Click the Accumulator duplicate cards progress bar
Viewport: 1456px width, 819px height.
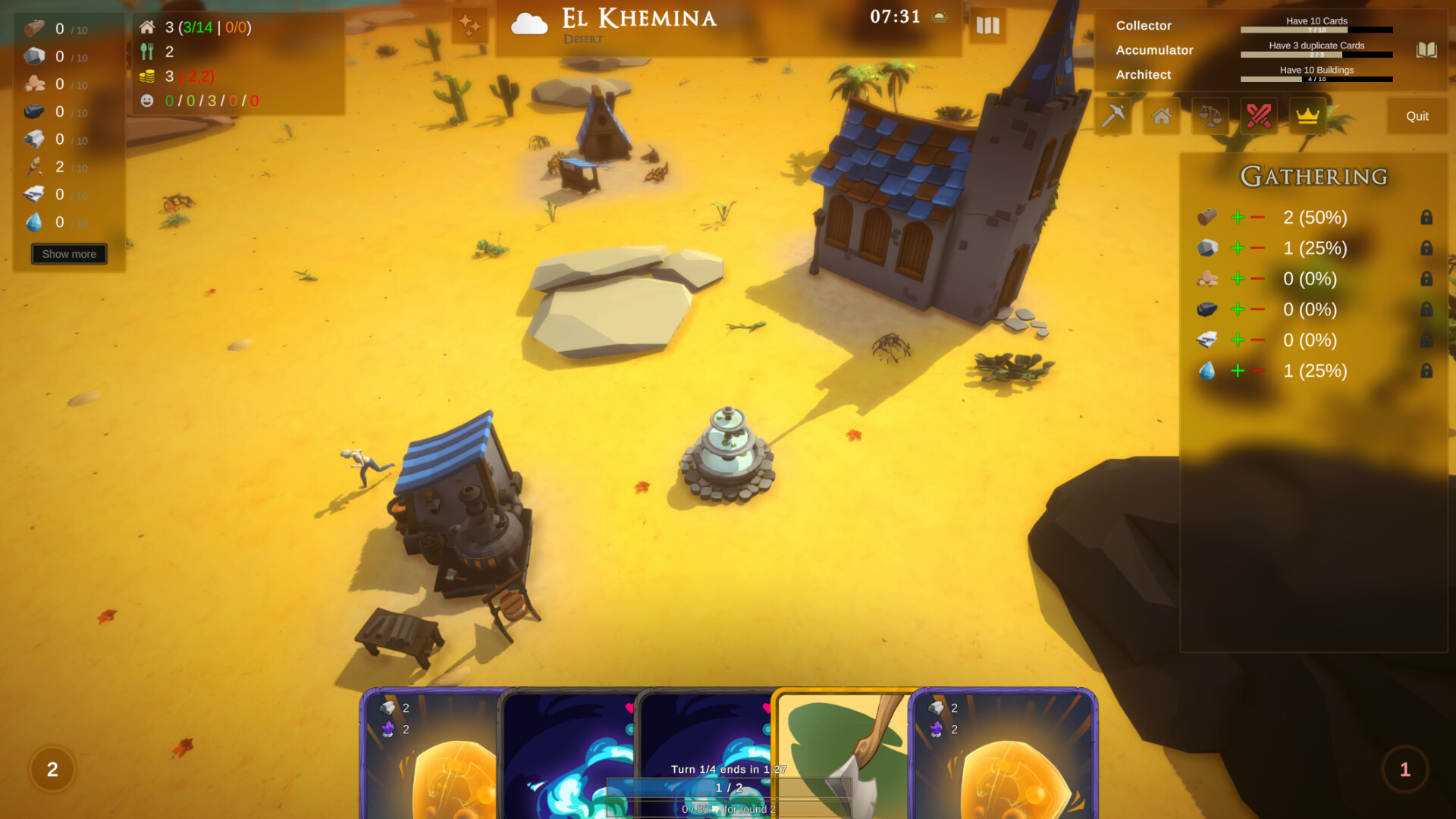pos(1316,55)
